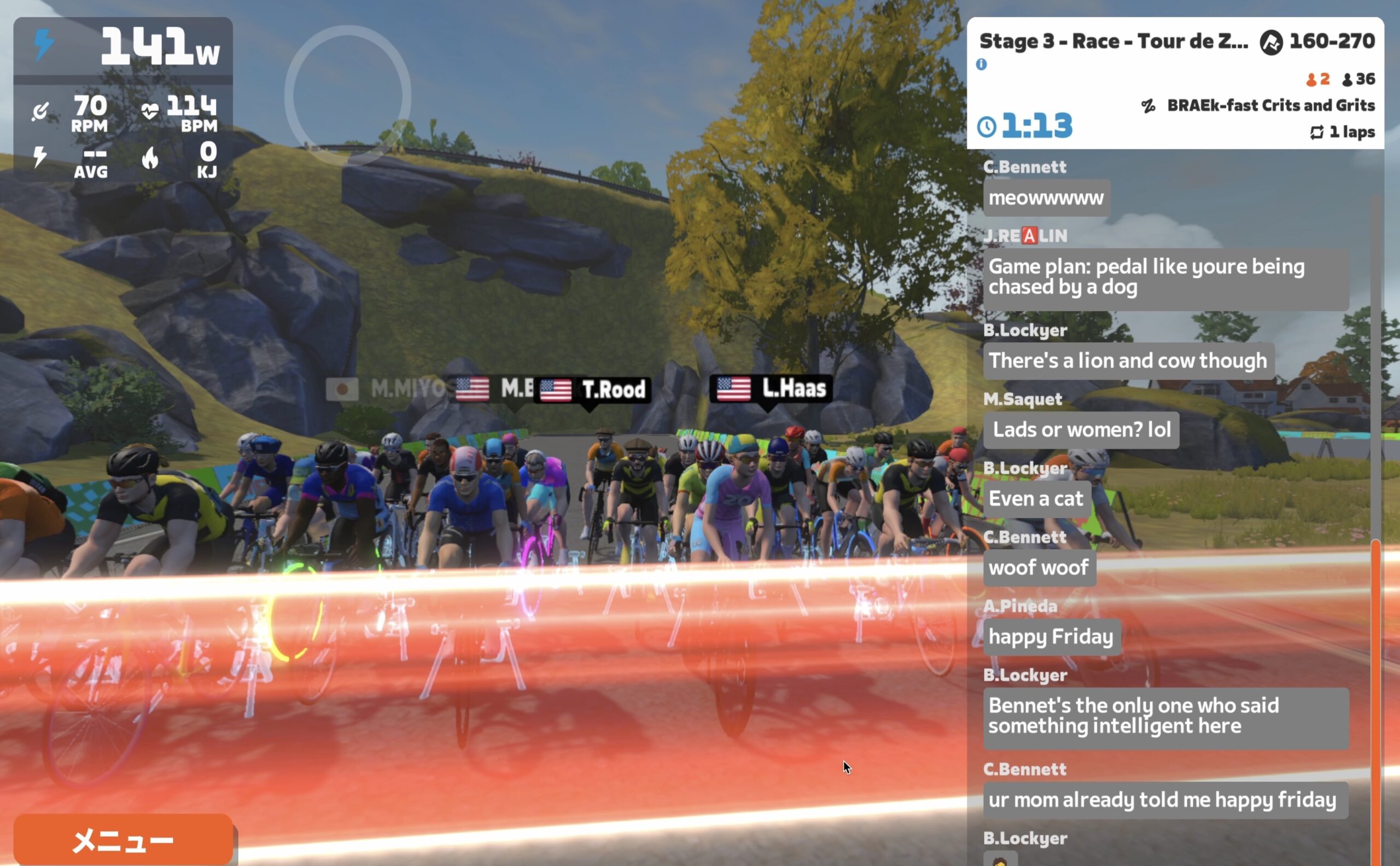Click the orange chat scrollbar handle
This screenshot has height=866, width=1400.
click(x=1375, y=699)
